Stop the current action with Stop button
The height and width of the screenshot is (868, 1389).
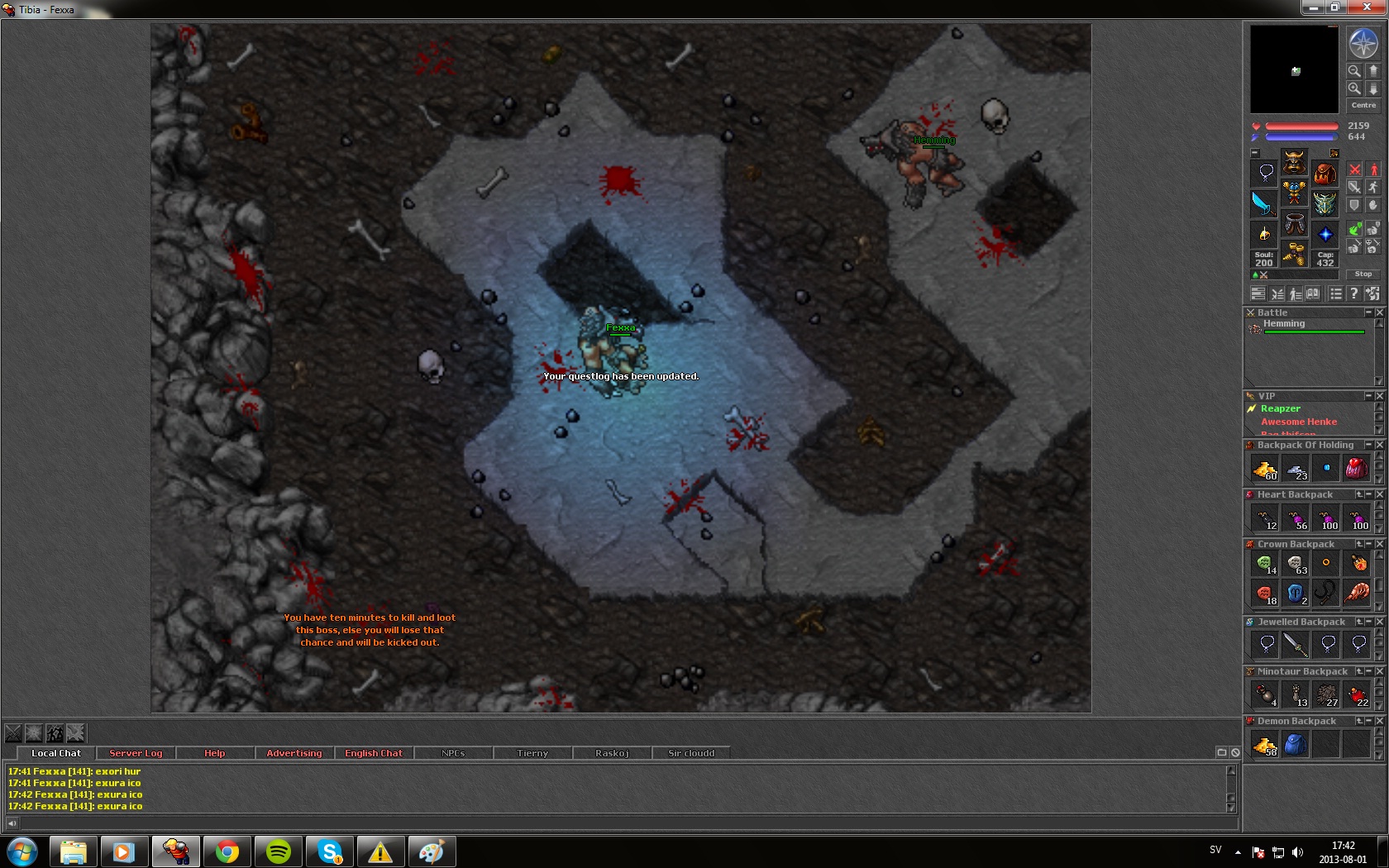click(1363, 274)
